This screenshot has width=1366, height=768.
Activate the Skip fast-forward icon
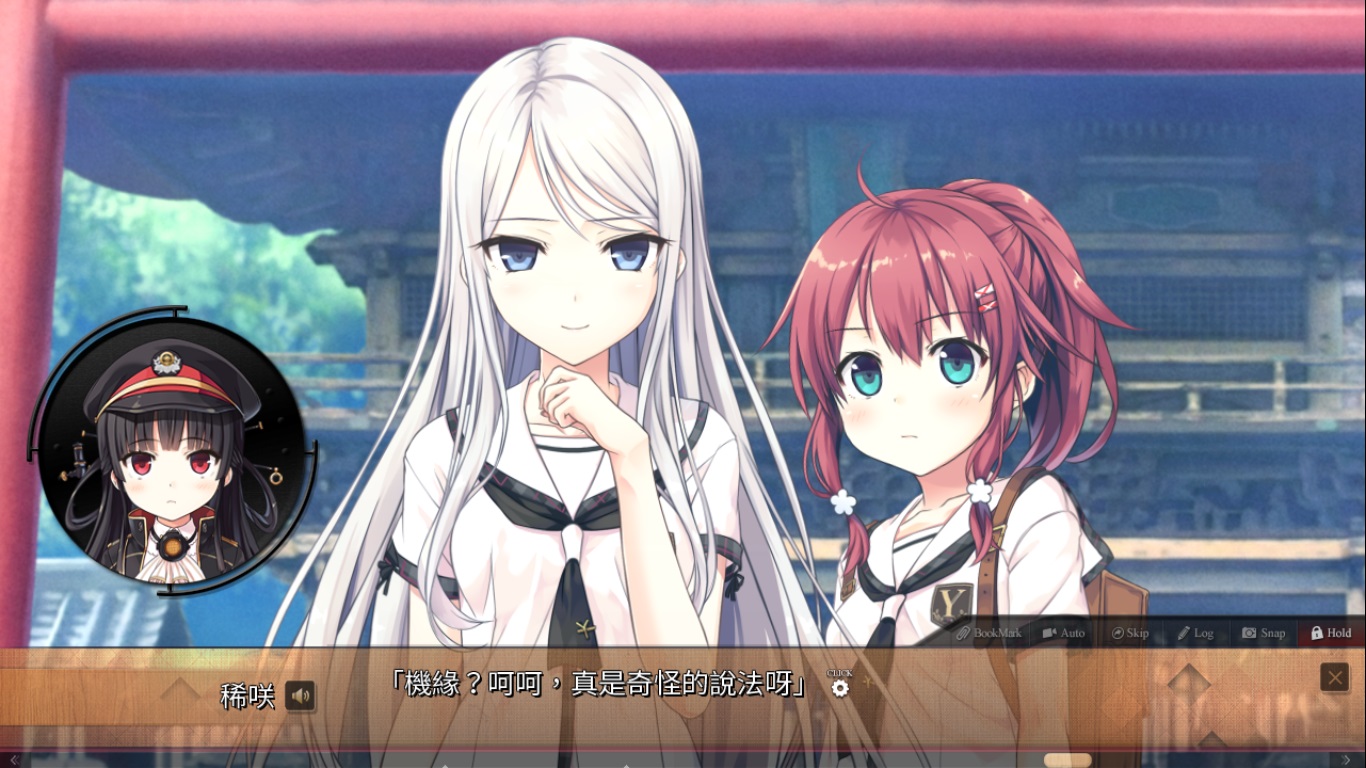pyautogui.click(x=1118, y=633)
